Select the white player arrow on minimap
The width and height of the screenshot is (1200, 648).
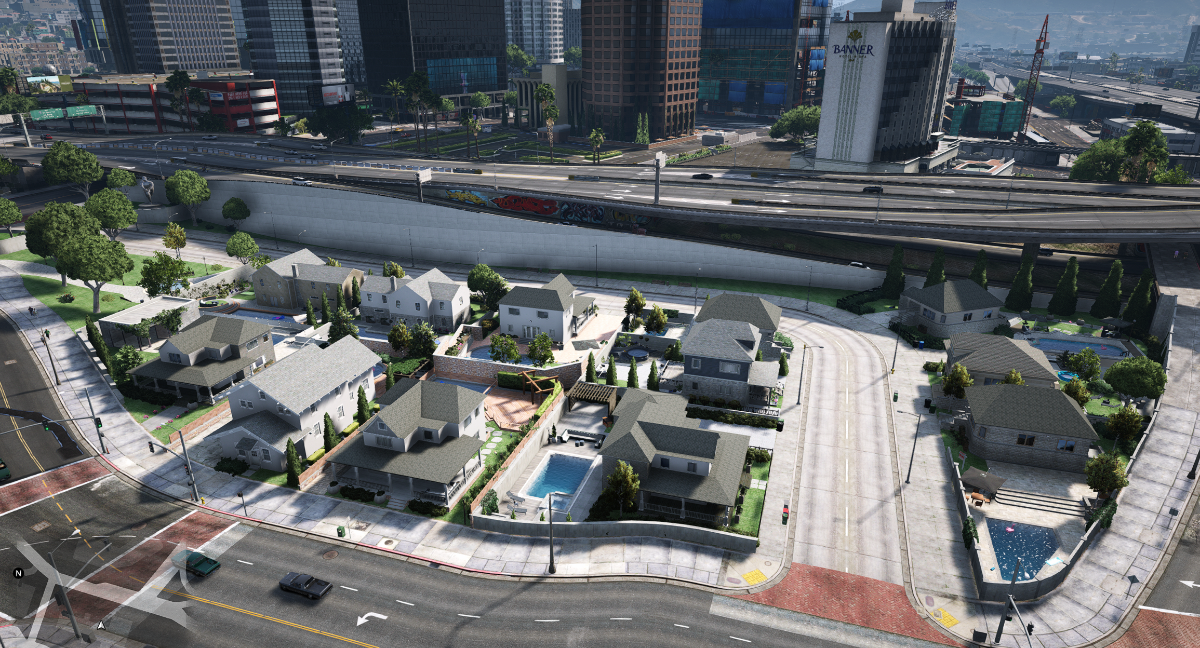[100, 625]
